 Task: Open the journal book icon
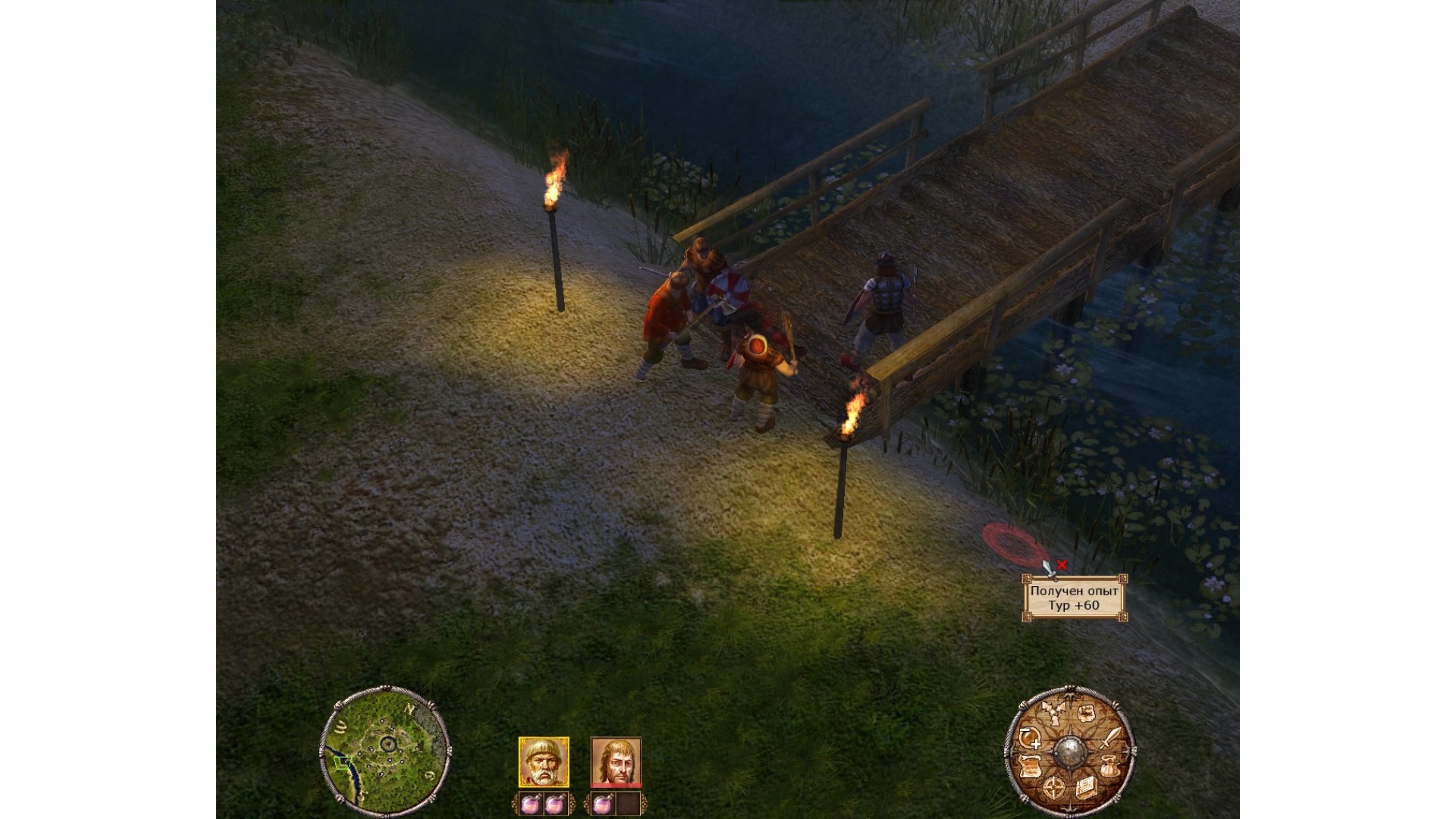1085,787
